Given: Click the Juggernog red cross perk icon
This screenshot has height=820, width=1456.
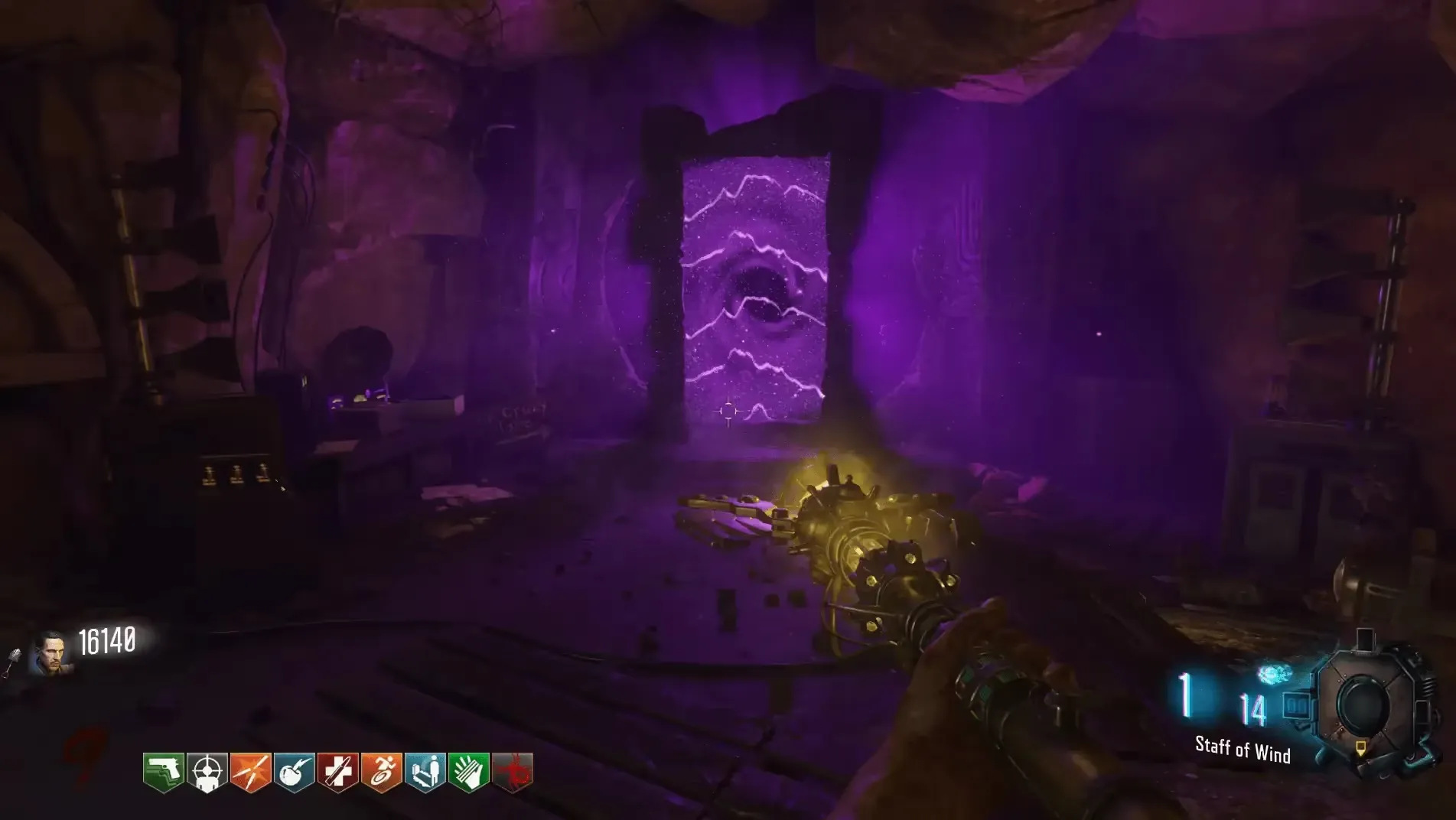Looking at the screenshot, I should click(338, 773).
